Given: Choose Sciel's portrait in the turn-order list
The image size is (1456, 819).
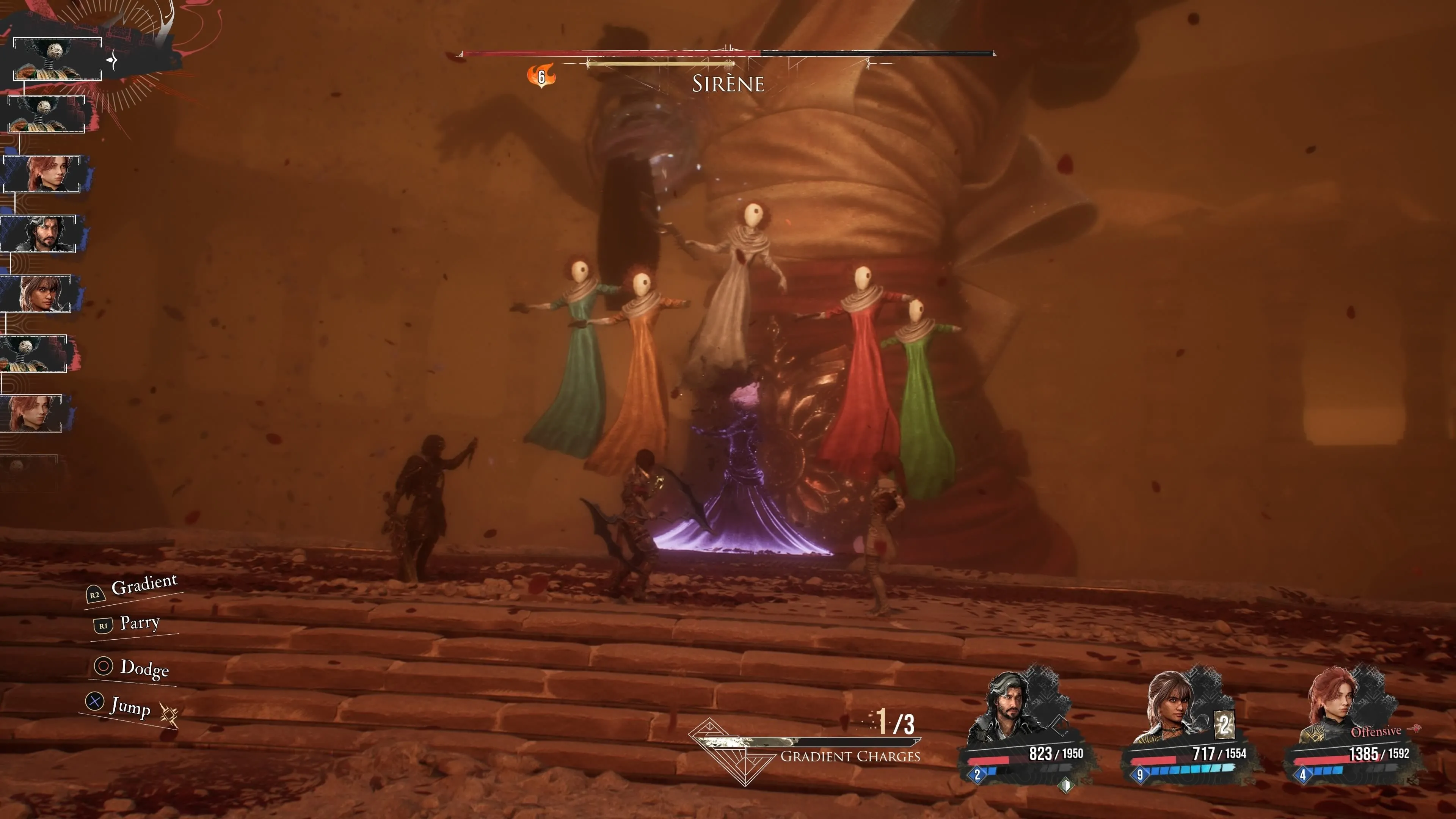Looking at the screenshot, I should point(37,293).
